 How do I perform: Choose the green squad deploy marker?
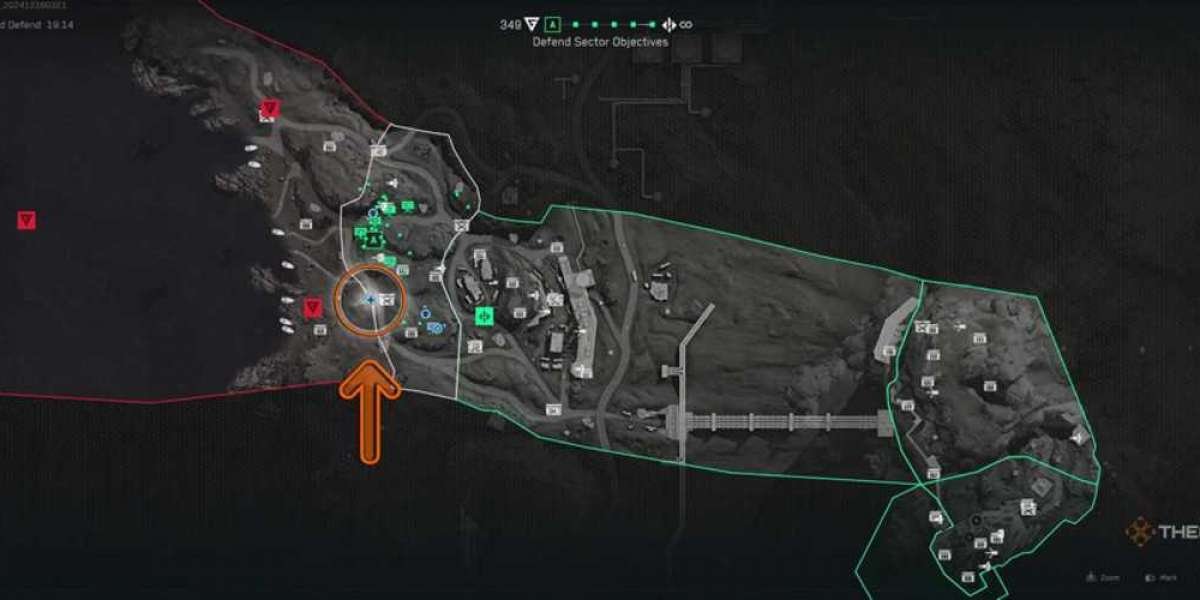[x=485, y=316]
